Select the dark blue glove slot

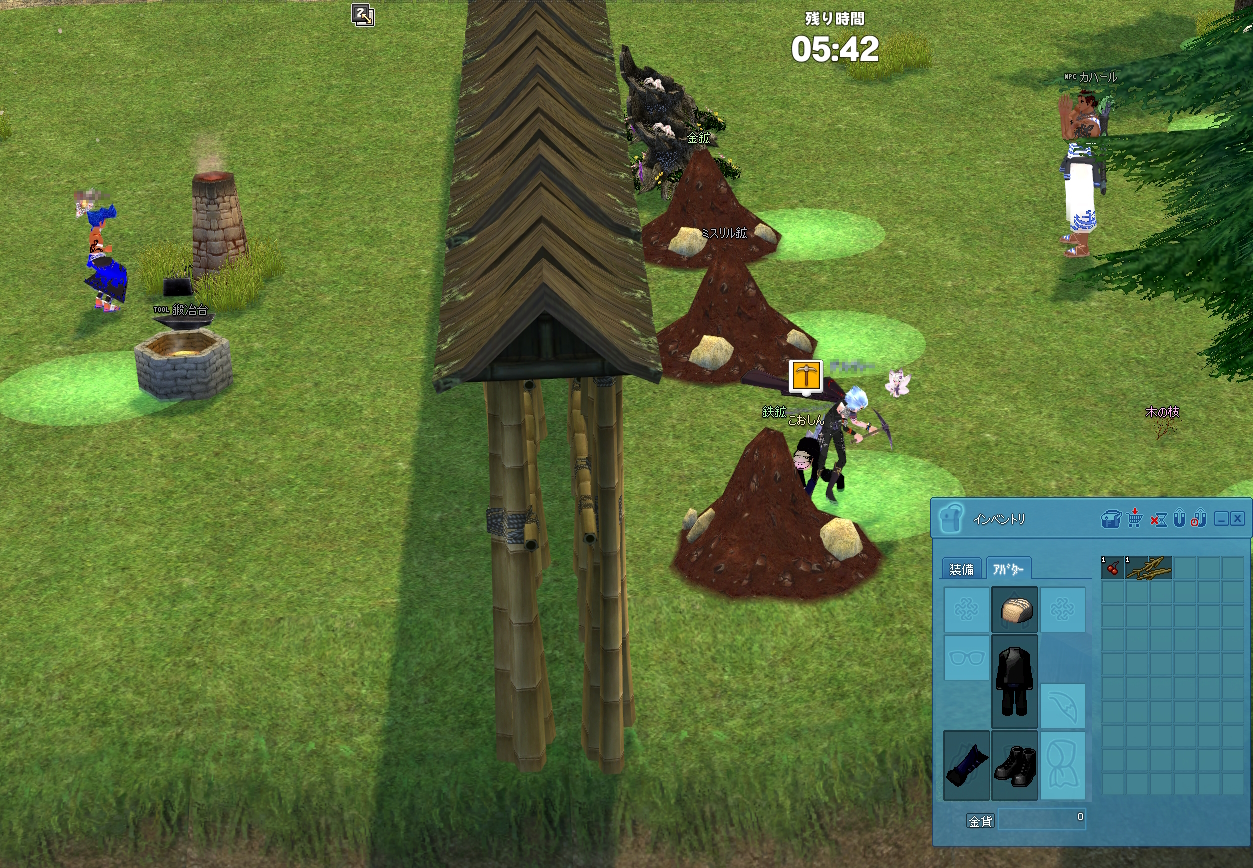coord(966,765)
